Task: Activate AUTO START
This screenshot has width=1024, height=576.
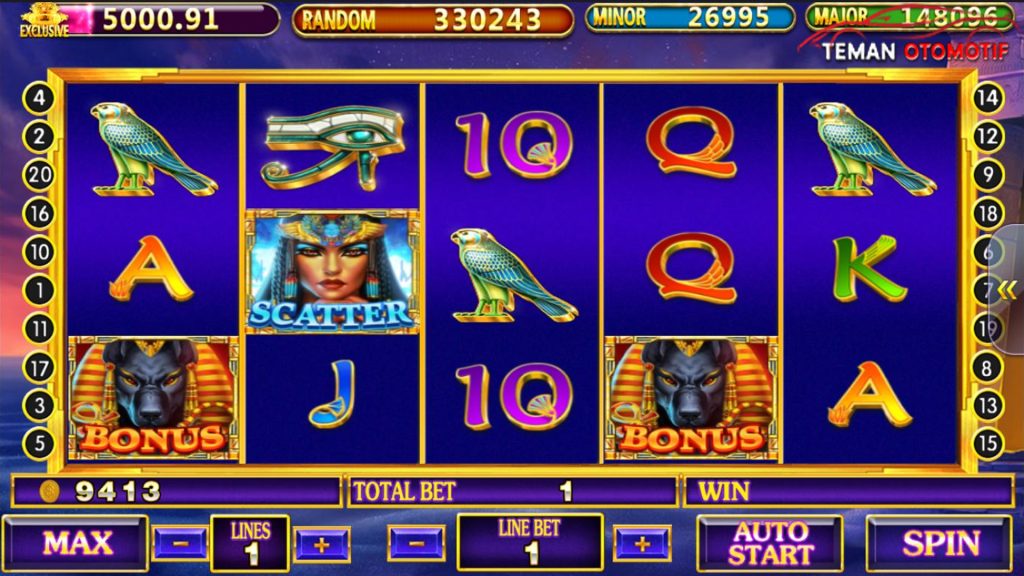Action: 769,543
